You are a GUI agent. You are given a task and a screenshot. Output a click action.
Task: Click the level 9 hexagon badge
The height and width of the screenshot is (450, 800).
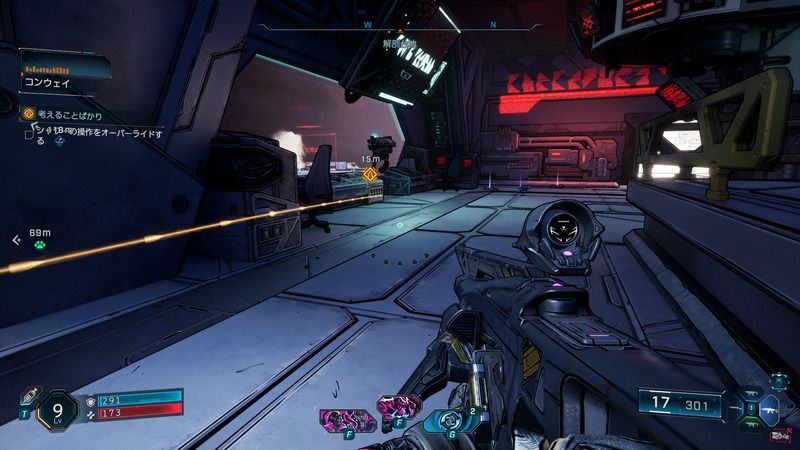click(57, 409)
